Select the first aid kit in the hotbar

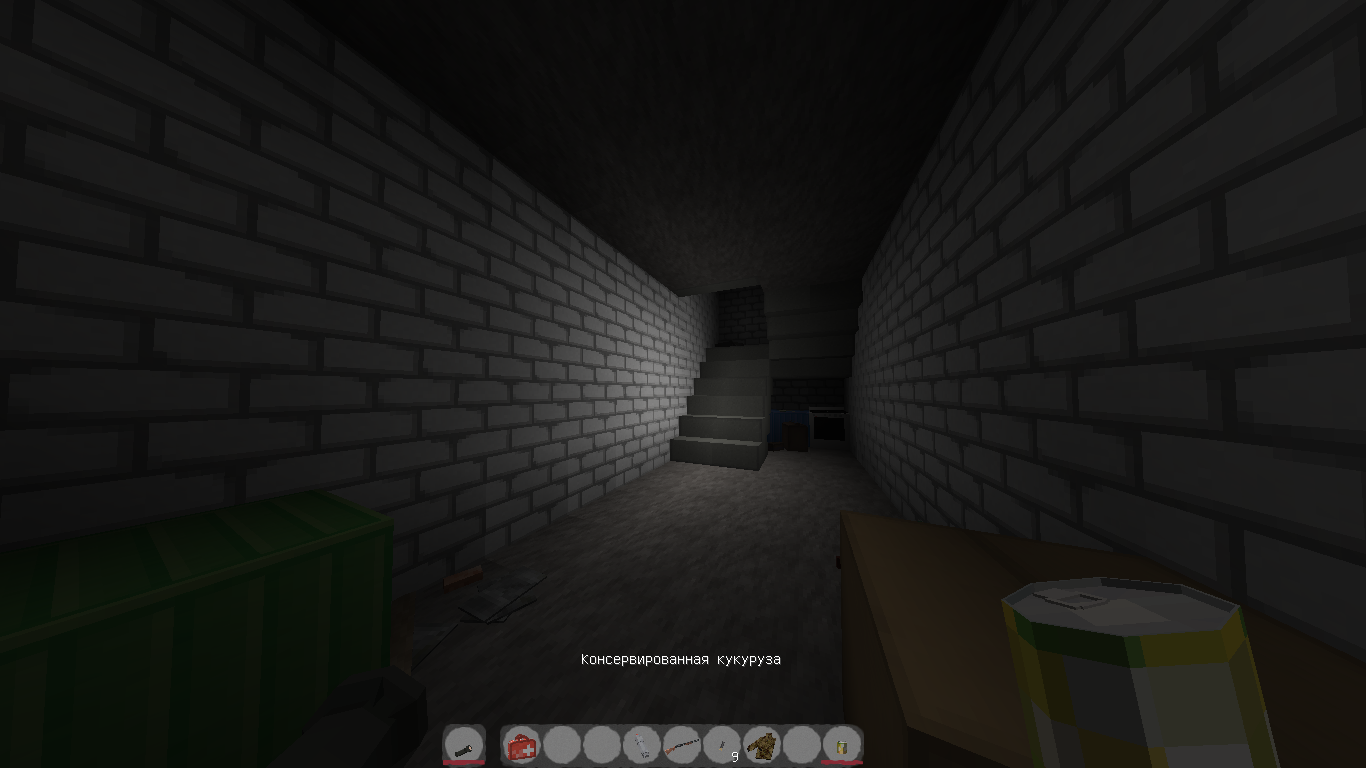click(522, 745)
